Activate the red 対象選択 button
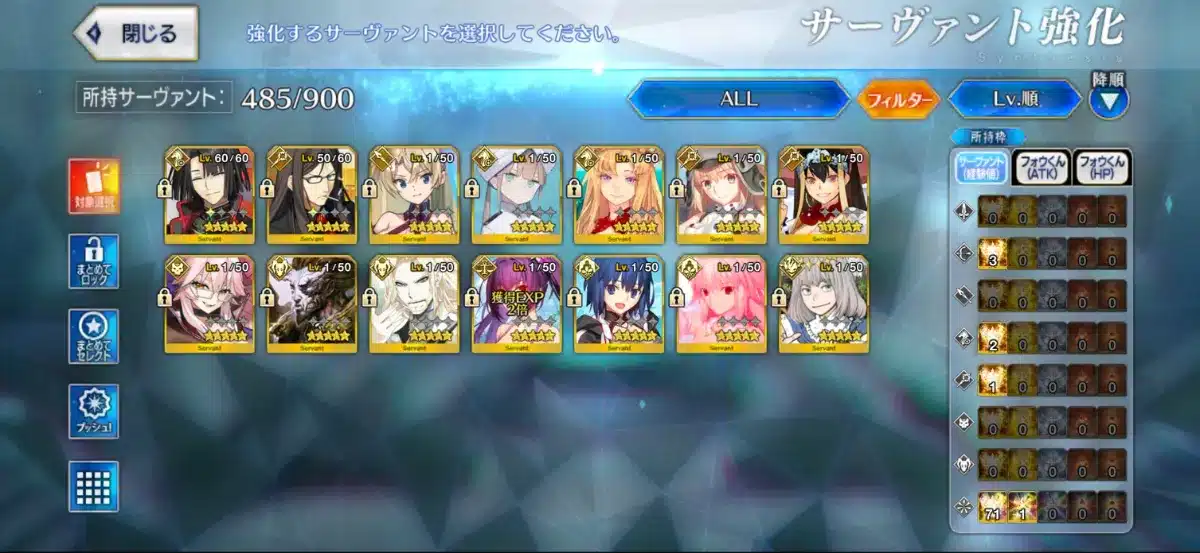The width and height of the screenshot is (1200, 553). pyautogui.click(x=94, y=187)
